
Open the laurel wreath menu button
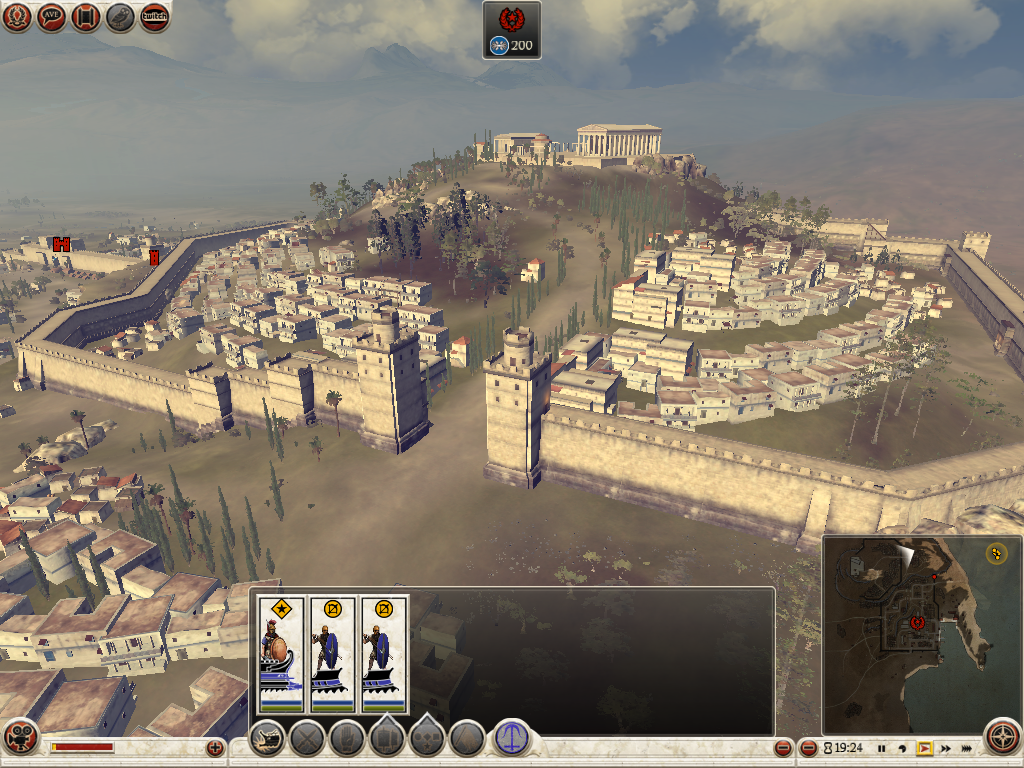[x=17, y=17]
